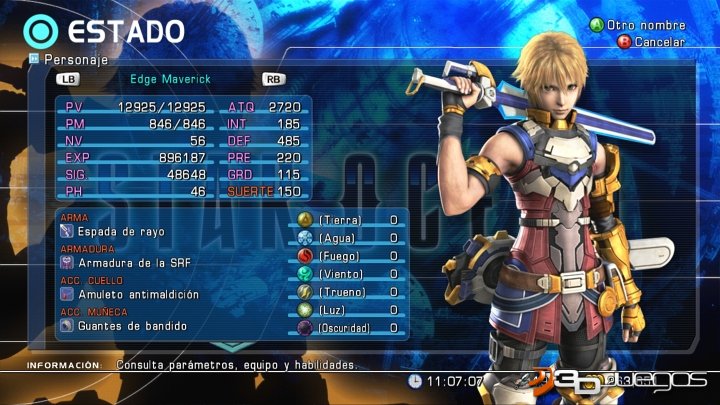Select the Luz element row
Viewport: 720px width, 405px height.
click(351, 310)
